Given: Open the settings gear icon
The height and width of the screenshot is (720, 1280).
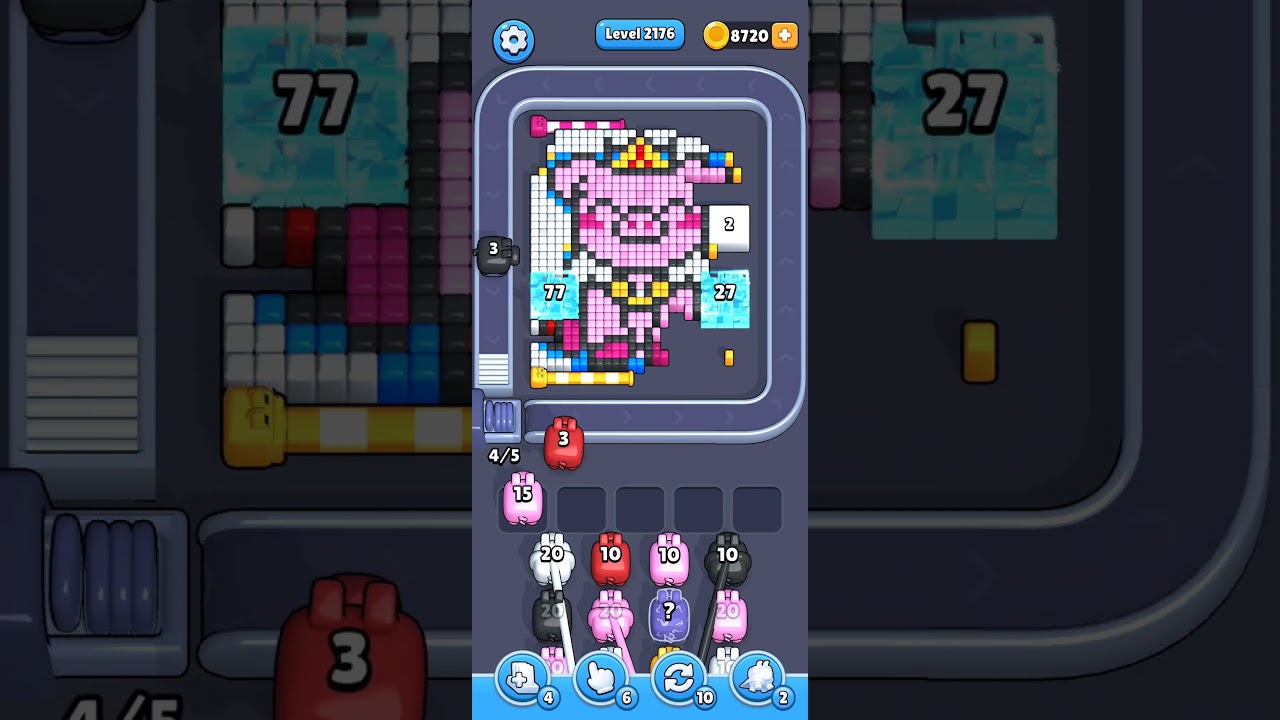Looking at the screenshot, I should (514, 40).
